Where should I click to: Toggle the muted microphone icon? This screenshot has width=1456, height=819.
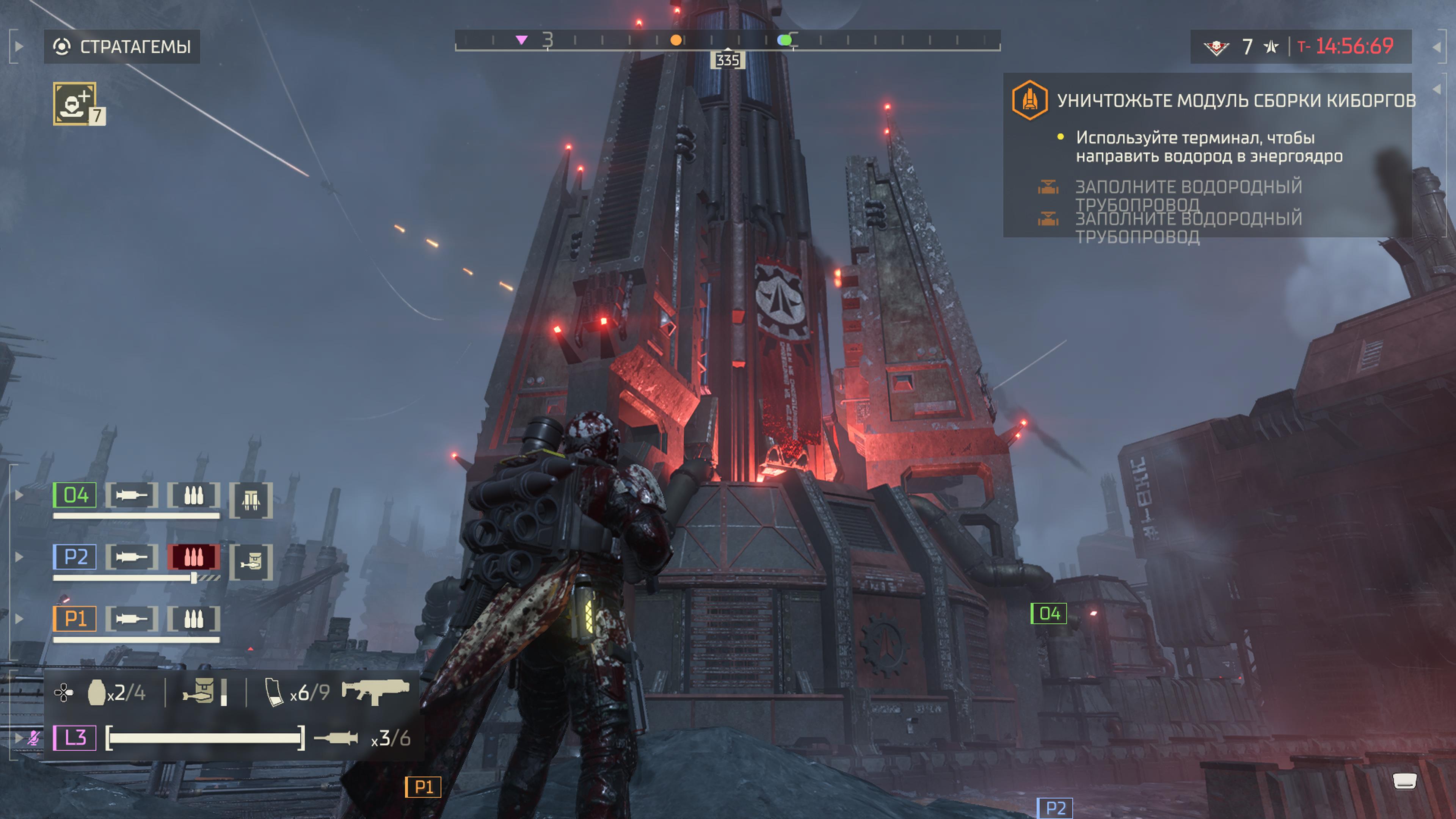pyautogui.click(x=34, y=737)
